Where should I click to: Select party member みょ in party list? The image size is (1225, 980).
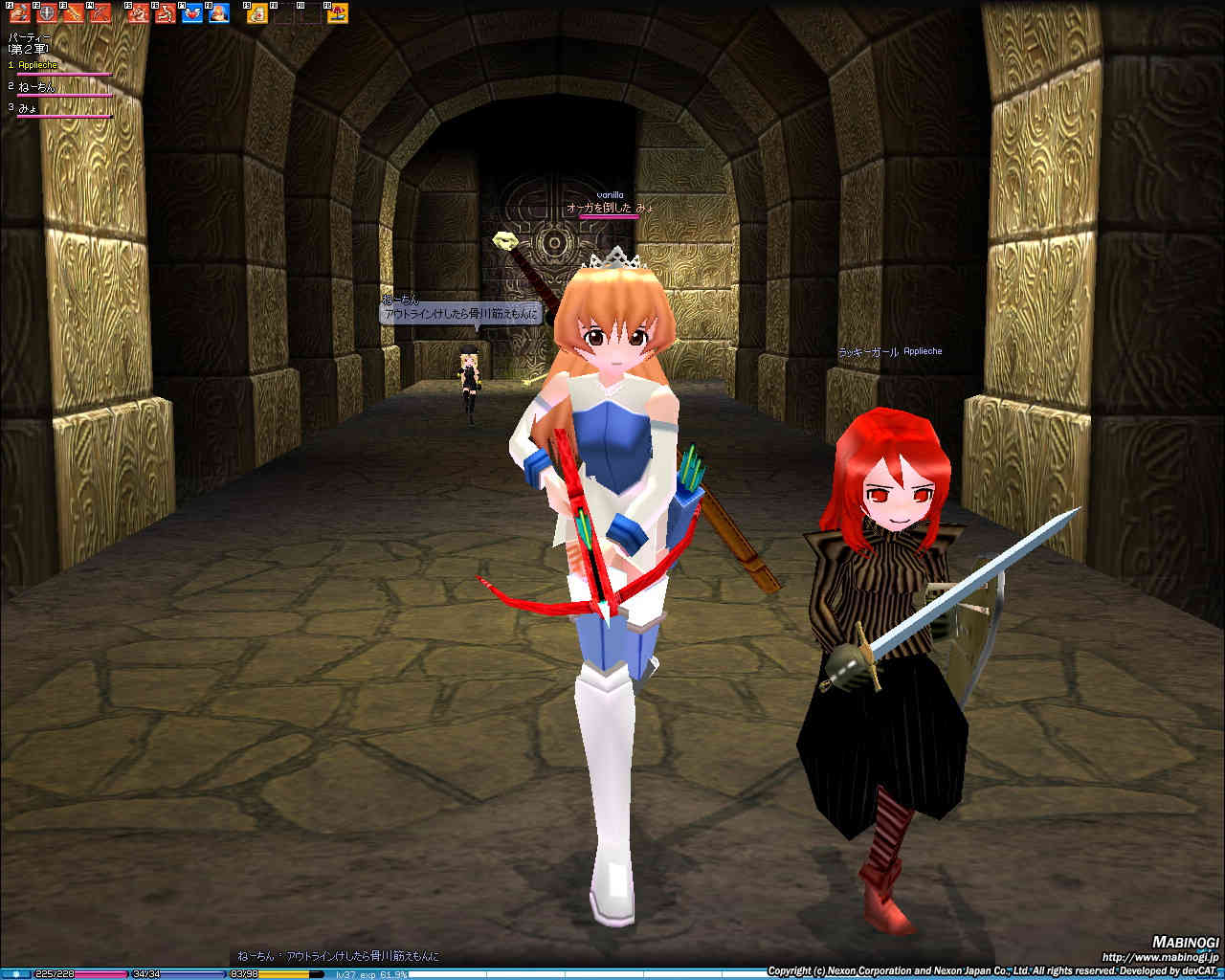click(x=28, y=108)
